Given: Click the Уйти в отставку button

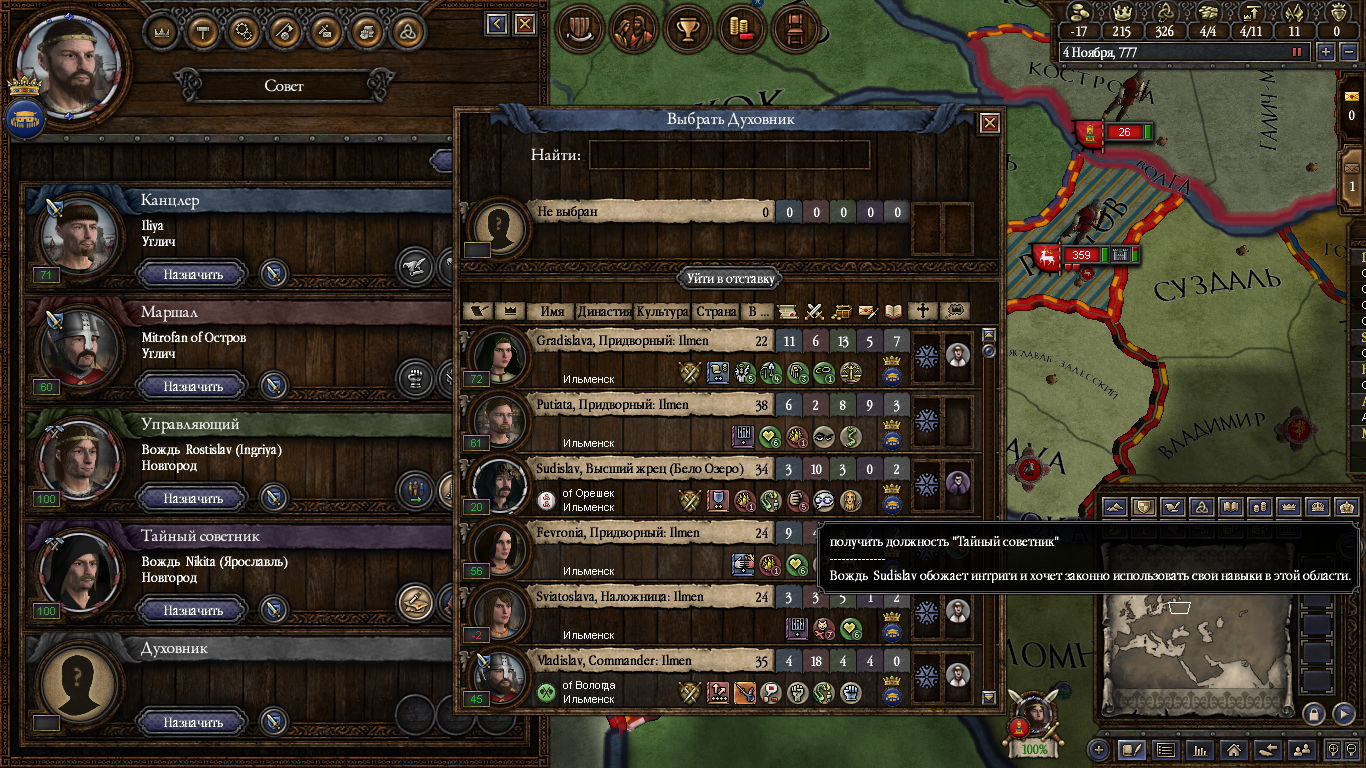Looking at the screenshot, I should [729, 279].
